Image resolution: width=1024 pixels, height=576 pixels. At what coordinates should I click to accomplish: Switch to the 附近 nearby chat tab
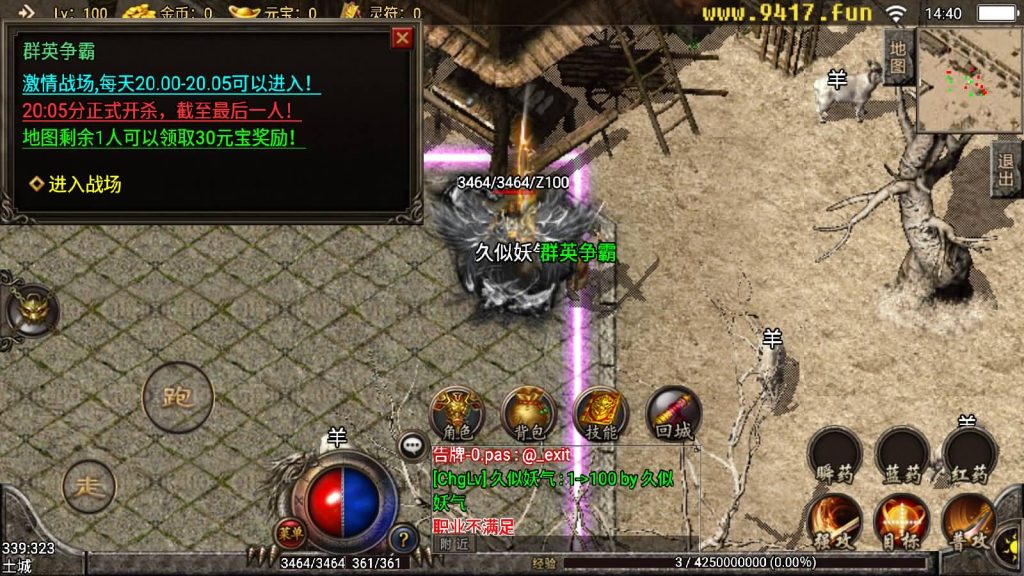click(x=454, y=543)
